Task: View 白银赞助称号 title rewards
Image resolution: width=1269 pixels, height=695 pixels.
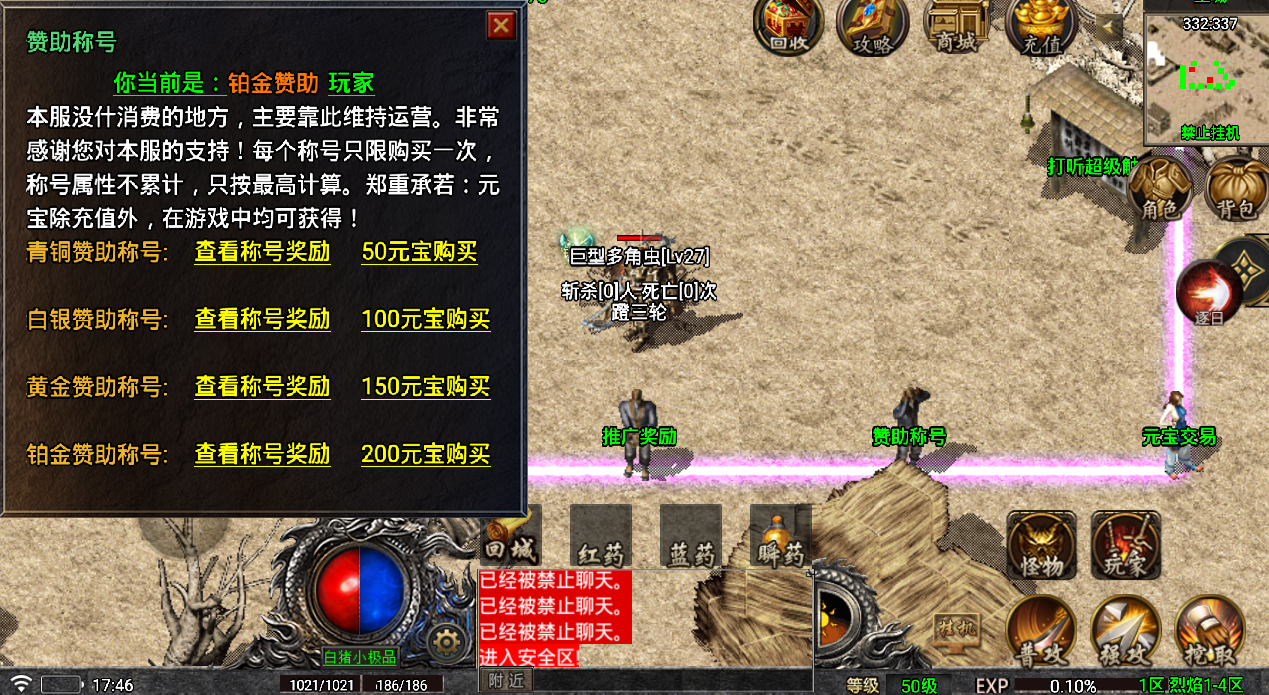Action: coord(262,320)
